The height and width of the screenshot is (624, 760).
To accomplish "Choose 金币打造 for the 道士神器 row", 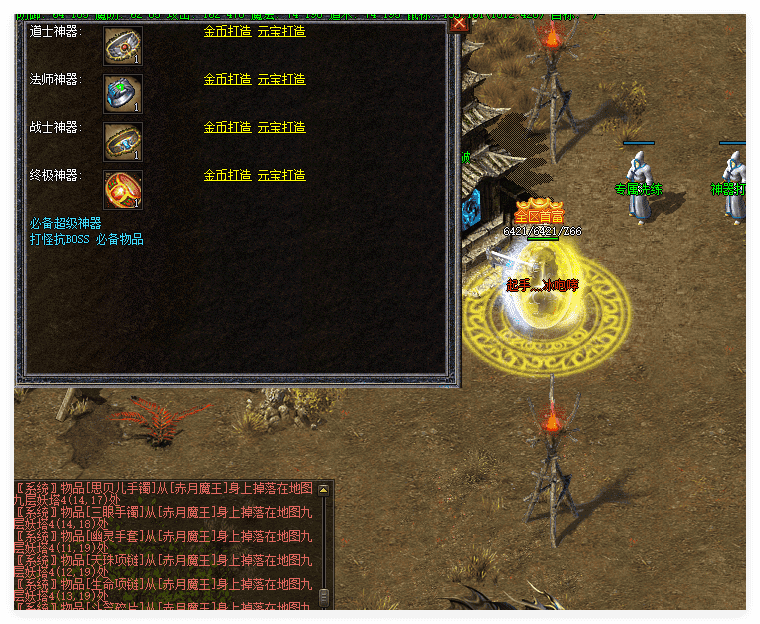I will pyautogui.click(x=227, y=31).
